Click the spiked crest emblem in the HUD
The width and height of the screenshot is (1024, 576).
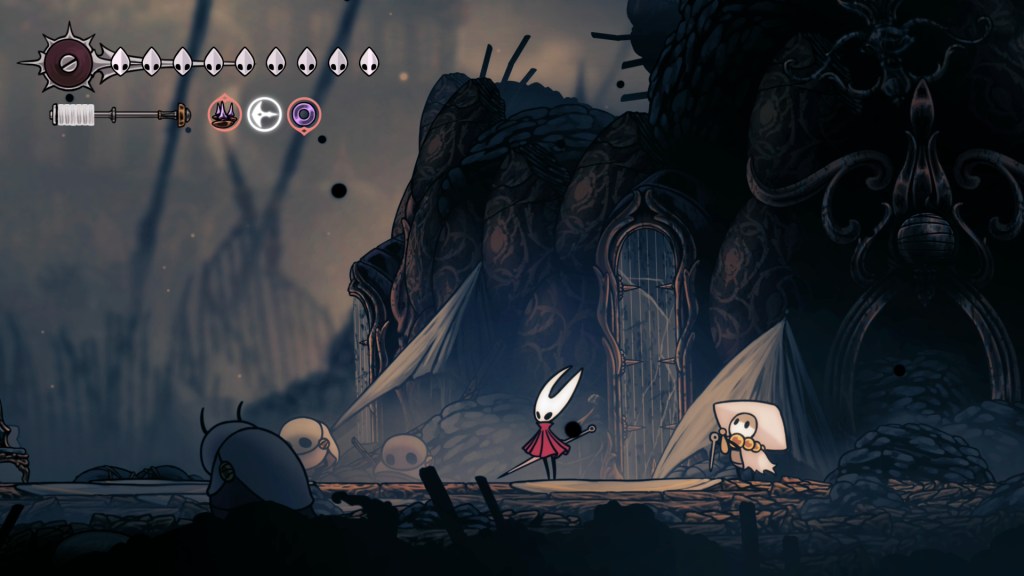tap(70, 62)
